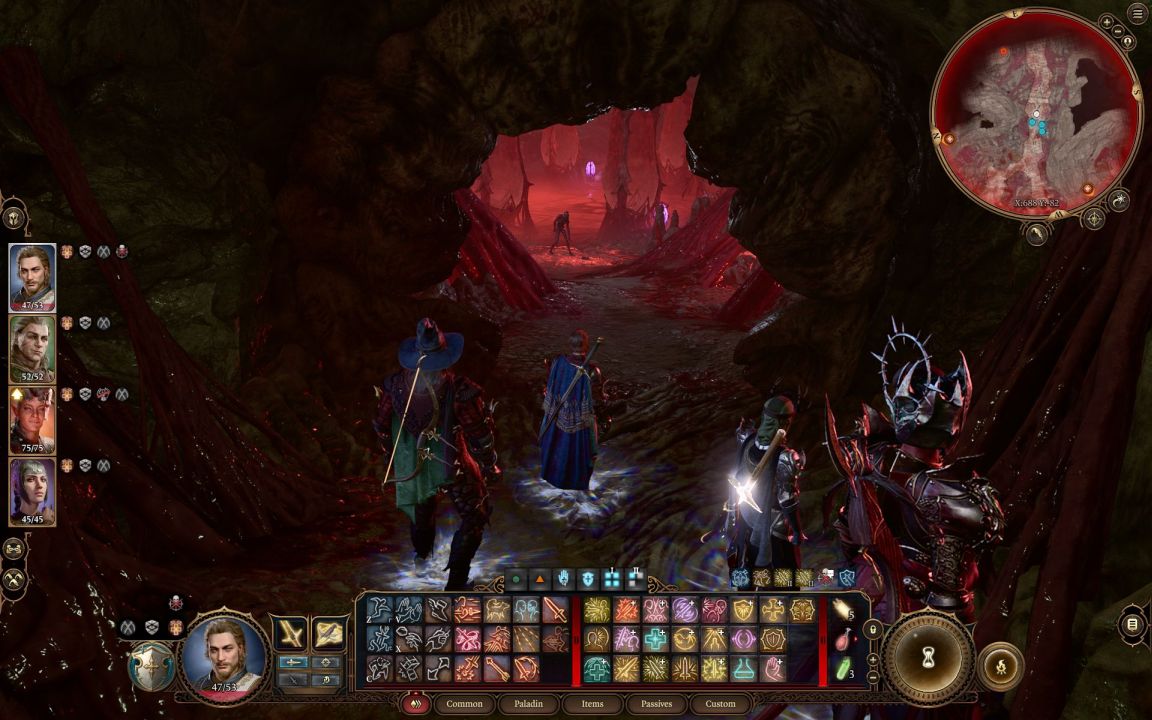Image resolution: width=1152 pixels, height=720 pixels.
Task: Zoom in the minimap with plus button
Action: [1107, 22]
